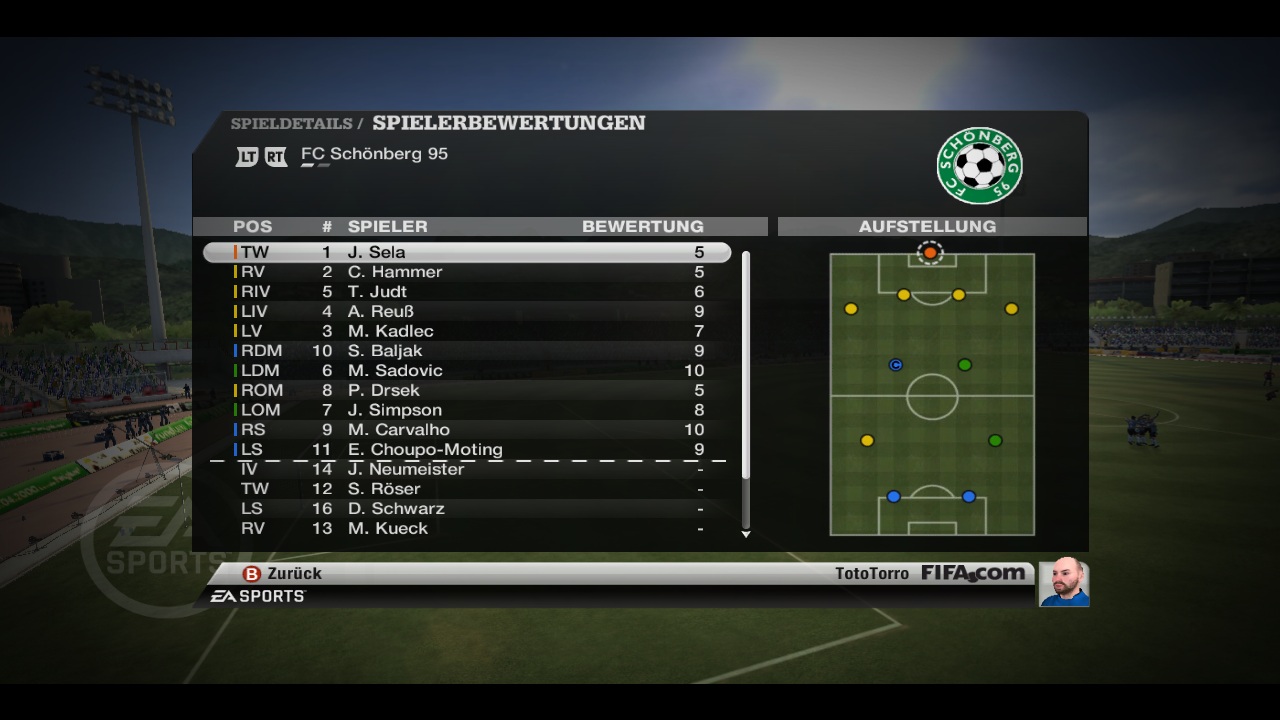1280x720 pixels.
Task: Pick substitute J. Neumeister
Action: click(467, 469)
